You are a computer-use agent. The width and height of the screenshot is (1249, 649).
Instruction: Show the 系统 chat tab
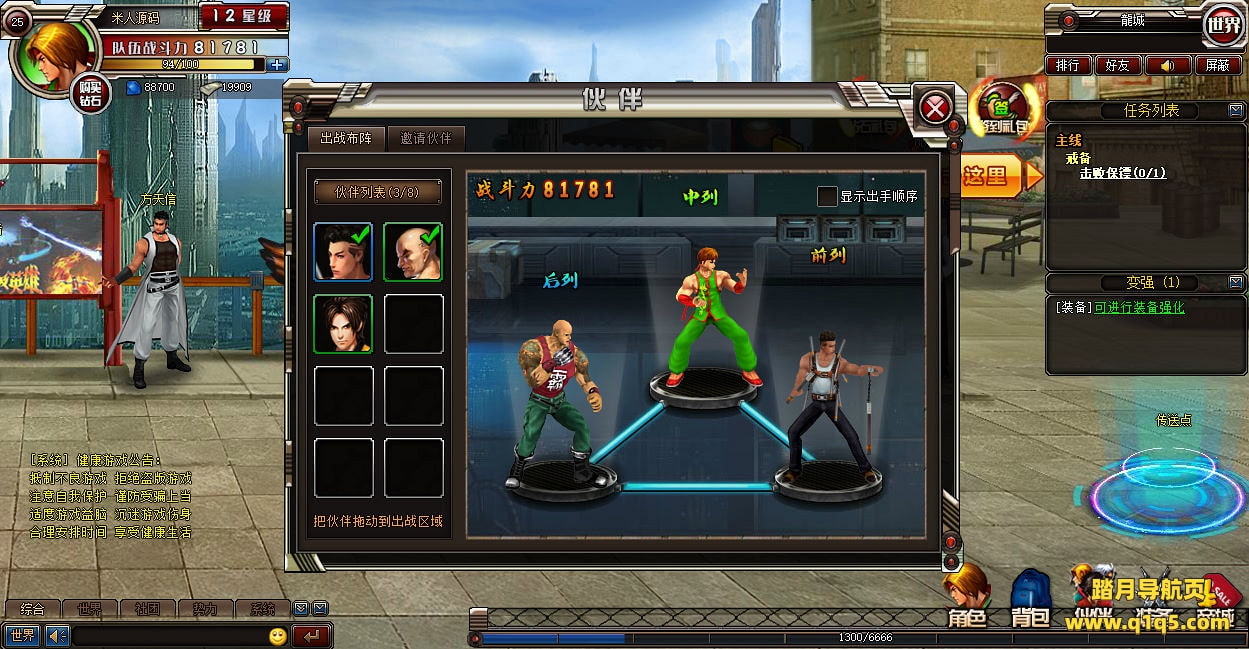[262, 608]
